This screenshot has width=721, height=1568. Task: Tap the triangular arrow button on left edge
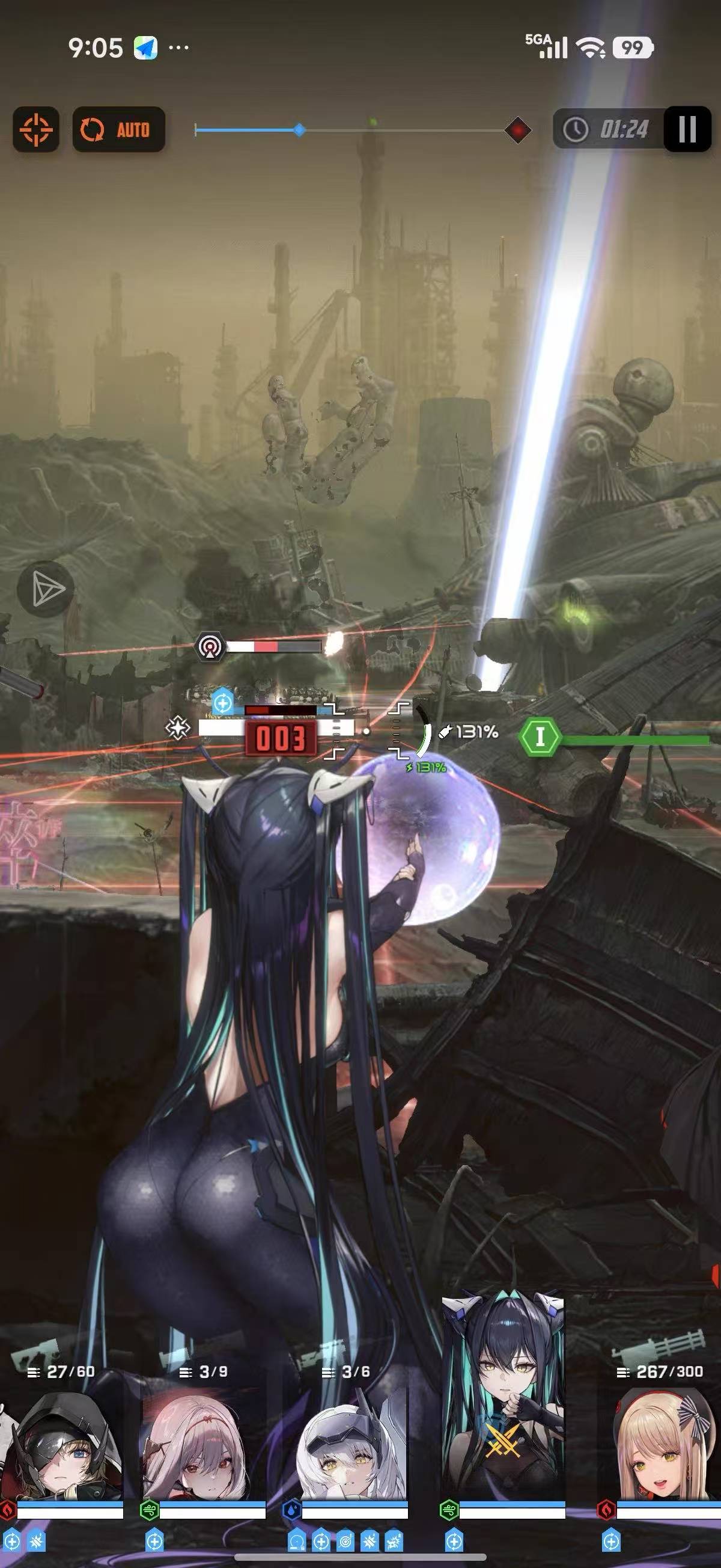tap(46, 589)
